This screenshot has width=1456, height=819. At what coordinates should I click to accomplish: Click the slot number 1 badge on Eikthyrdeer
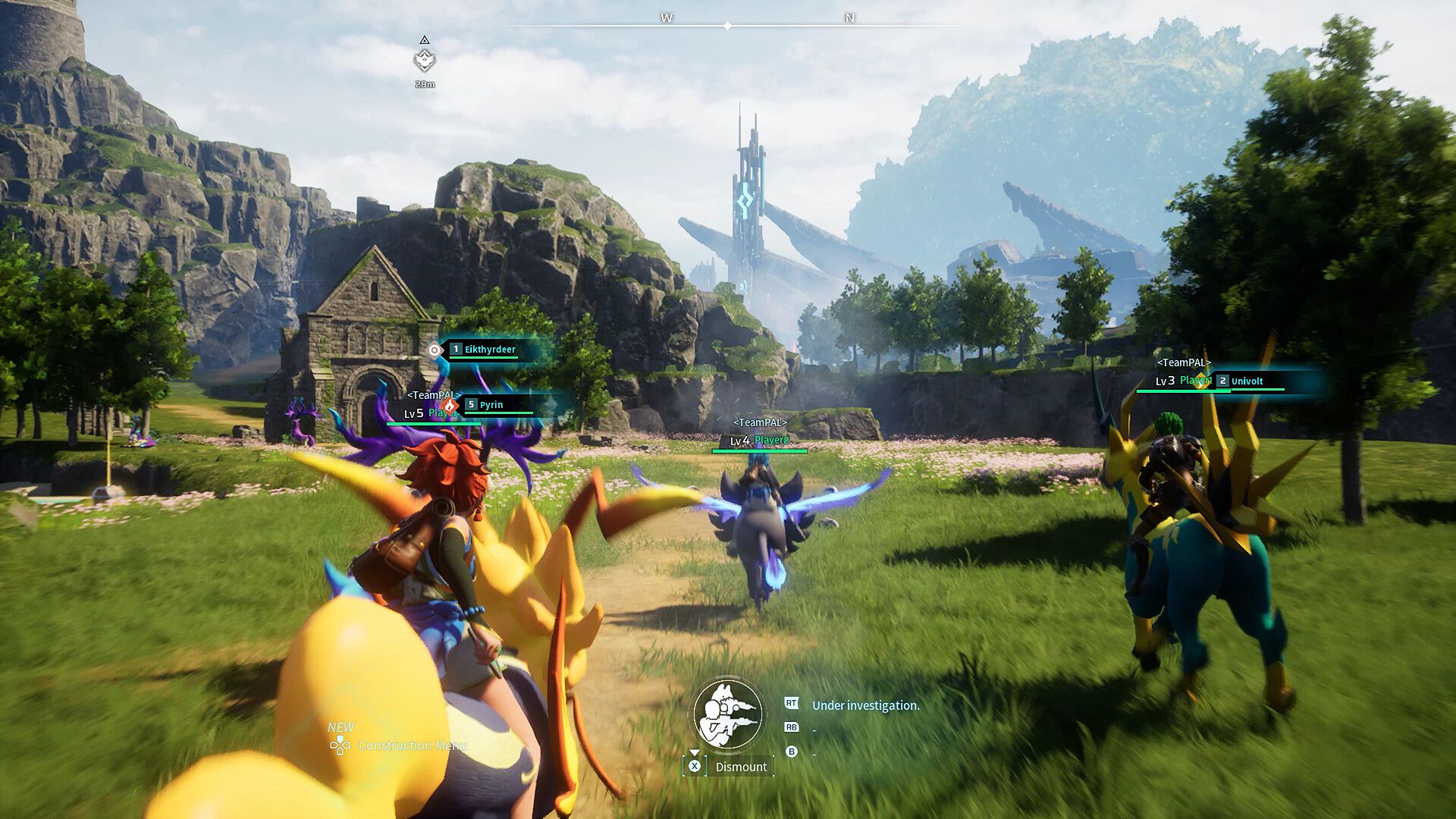point(457,349)
